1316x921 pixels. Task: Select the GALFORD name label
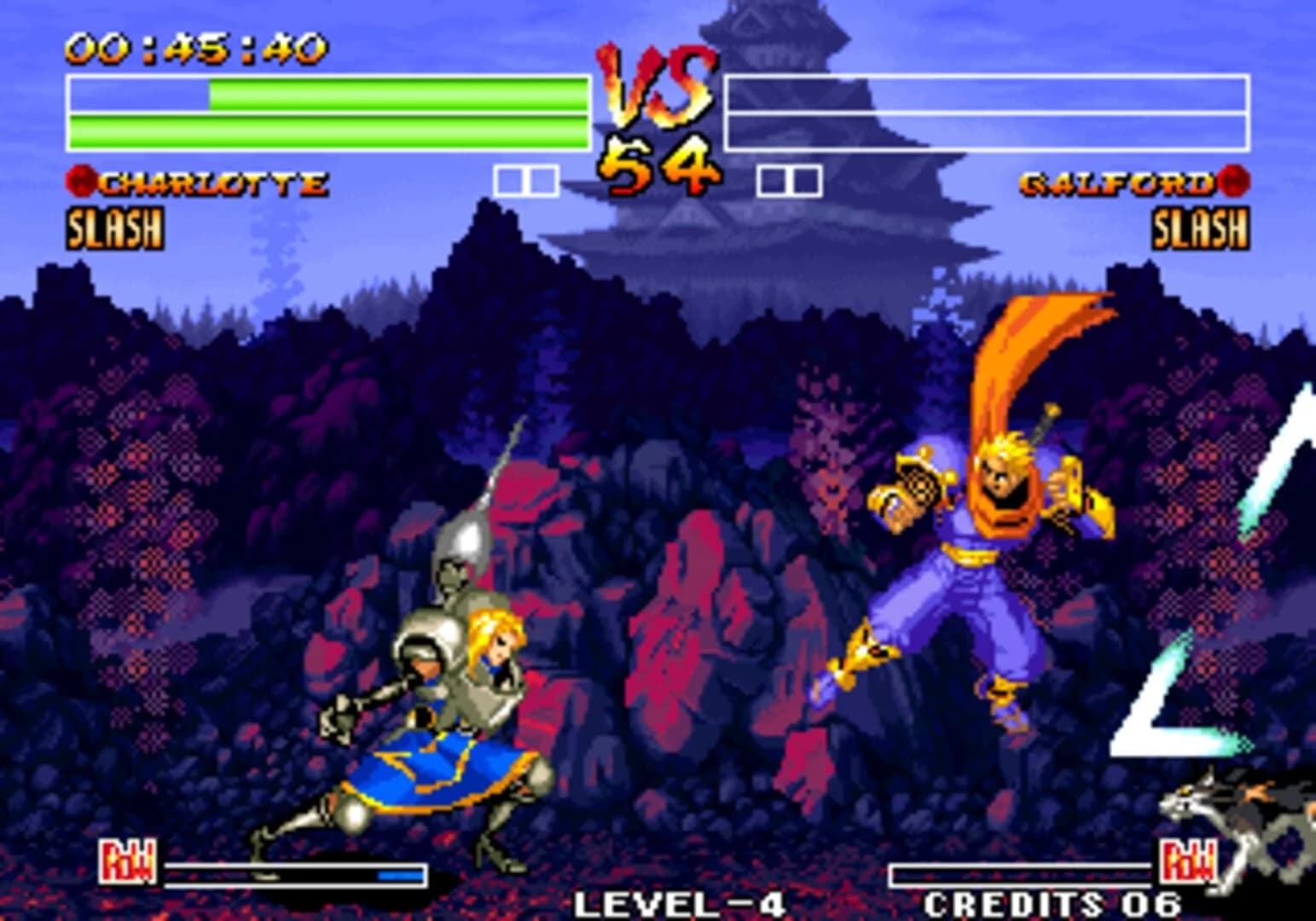click(x=1117, y=179)
